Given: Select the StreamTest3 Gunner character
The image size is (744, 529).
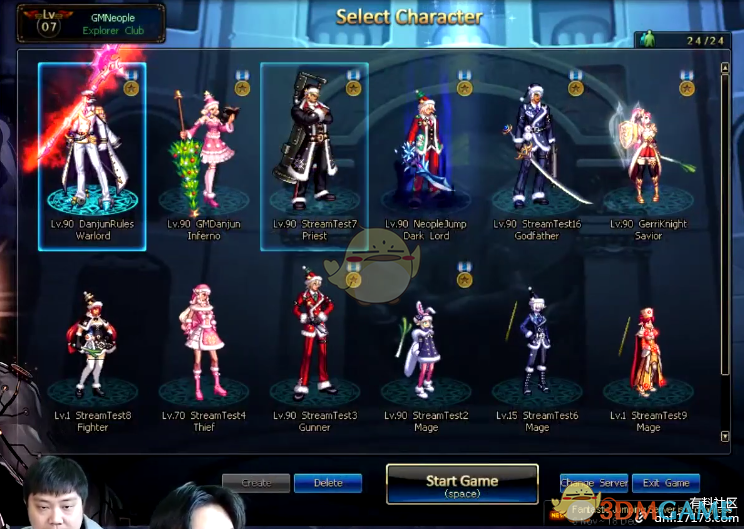Looking at the screenshot, I should 314,345.
